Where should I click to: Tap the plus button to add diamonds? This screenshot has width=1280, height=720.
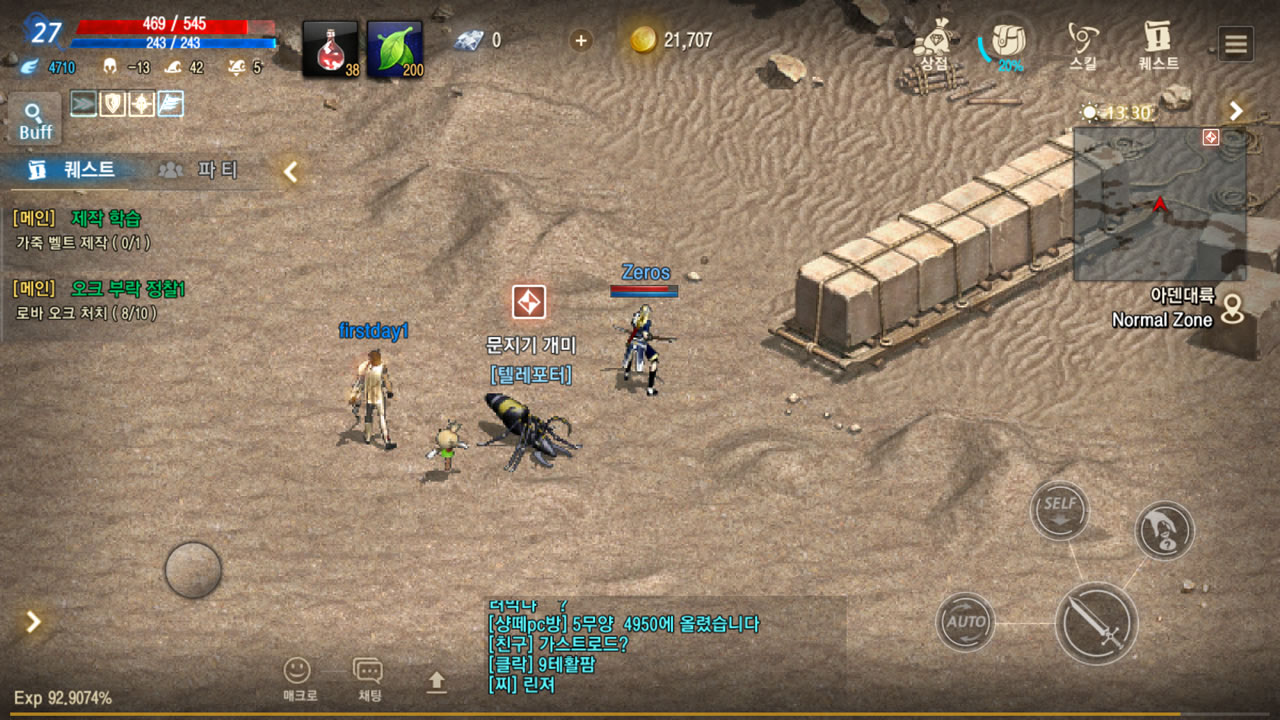pyautogui.click(x=580, y=40)
